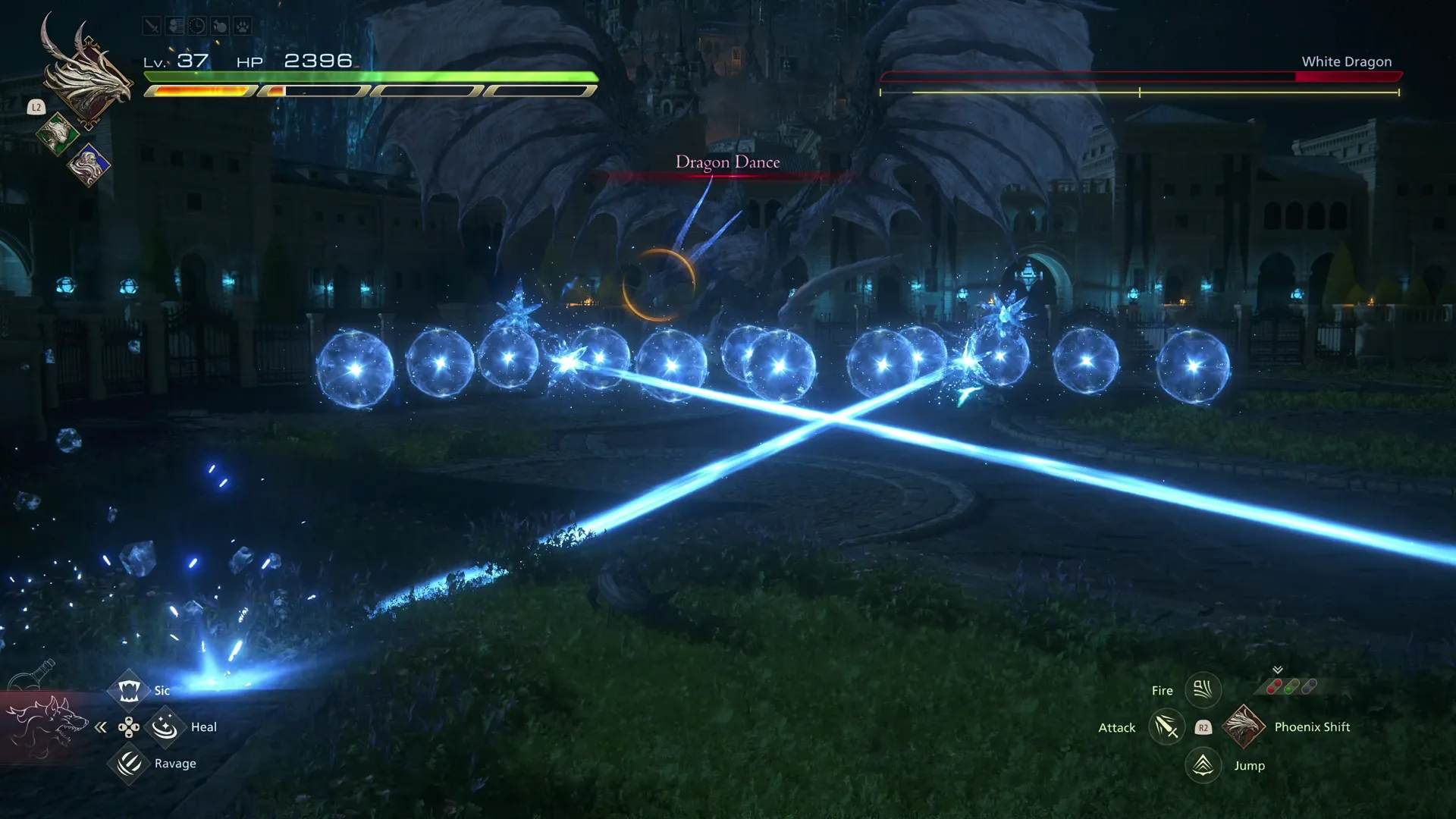Screen dimensions: 1456x819
Task: Click the Ravage command icon
Action: [x=129, y=764]
